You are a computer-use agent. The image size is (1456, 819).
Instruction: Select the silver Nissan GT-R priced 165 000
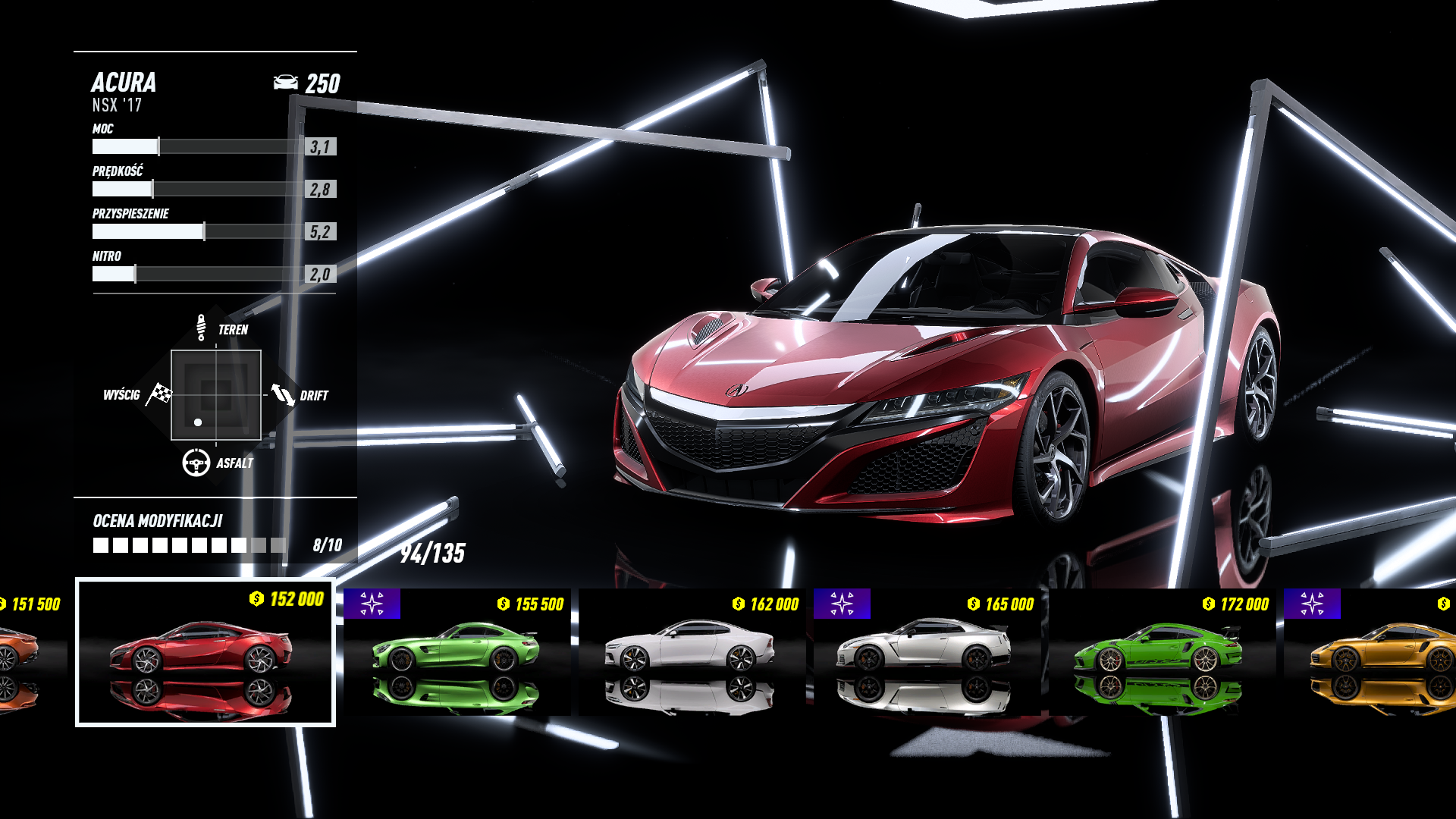927,651
